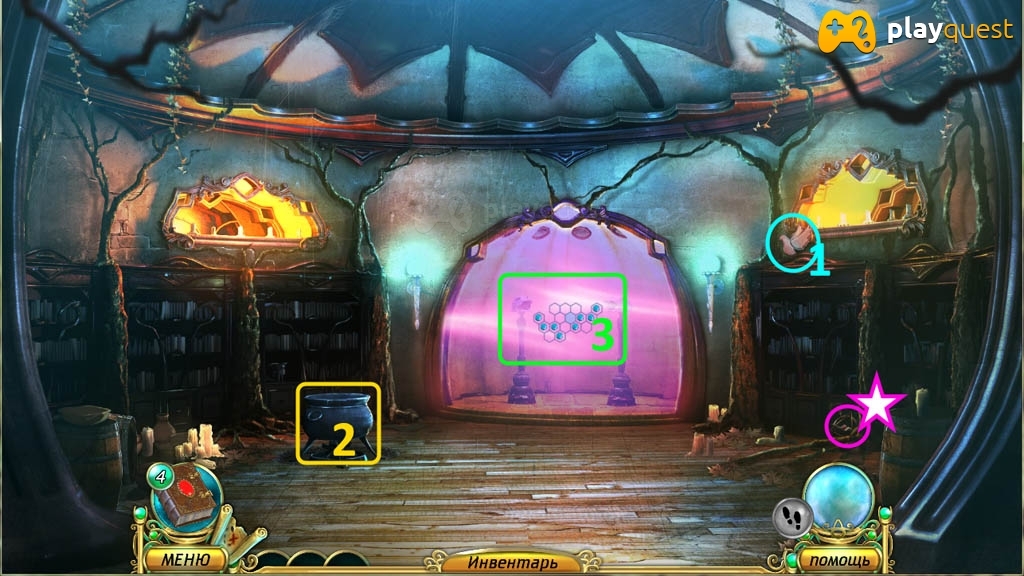Click the playquest logo
This screenshot has height=576, width=1024.
click(x=916, y=31)
